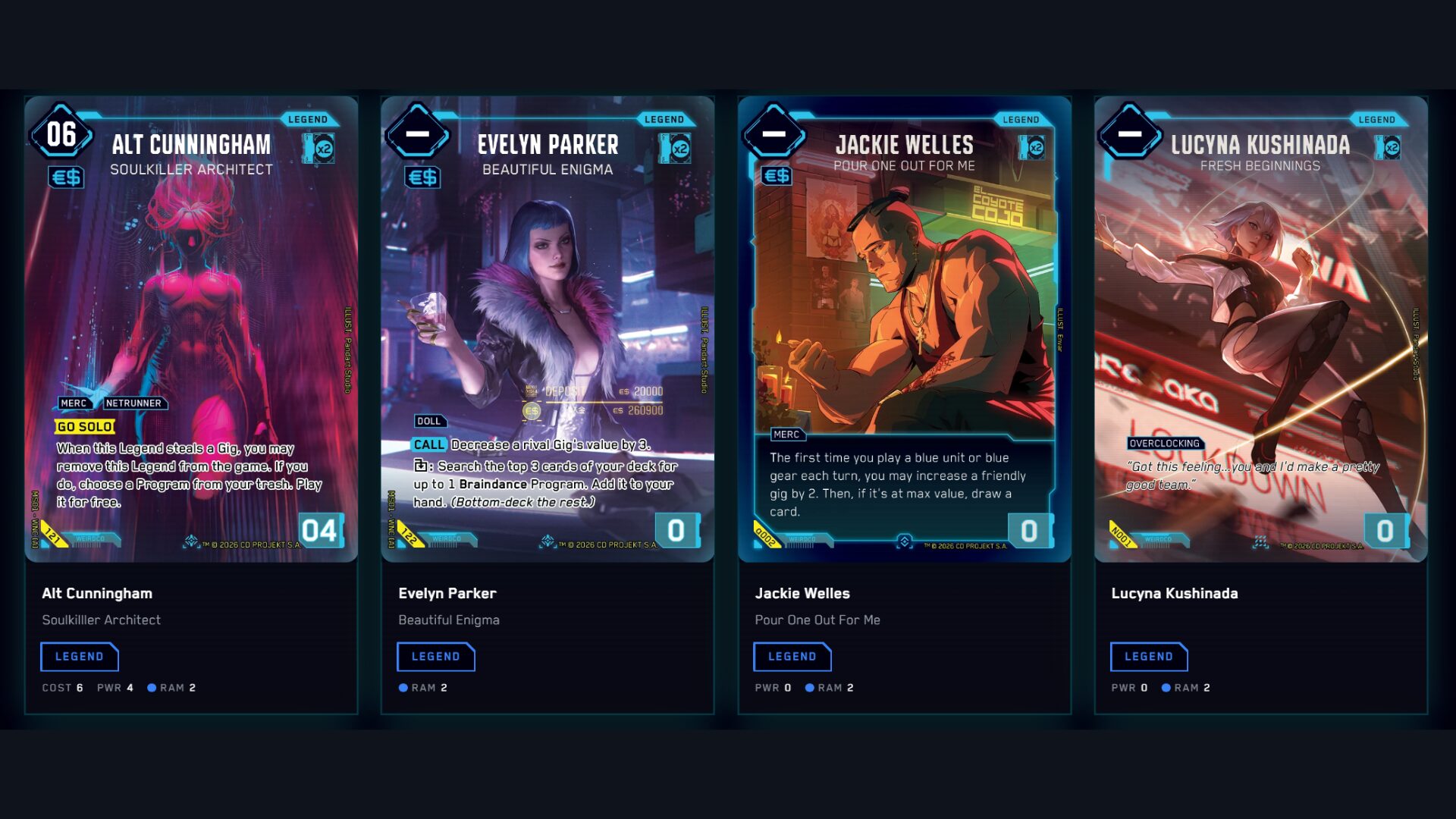Select the Legend tag under Lucyna Kushinada
This screenshot has height=819, width=1456.
pos(1149,657)
